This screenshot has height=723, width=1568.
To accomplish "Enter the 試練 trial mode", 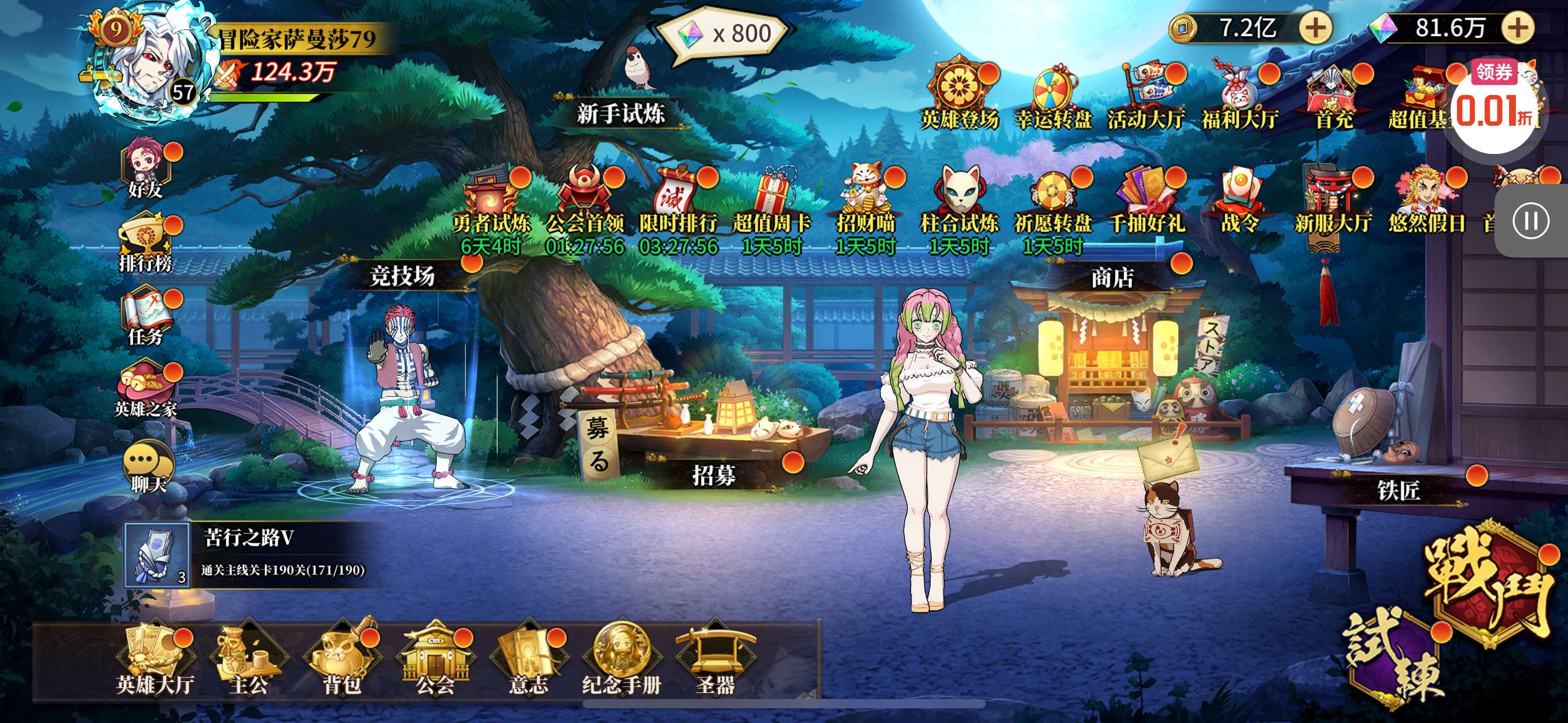I will [x=1394, y=659].
